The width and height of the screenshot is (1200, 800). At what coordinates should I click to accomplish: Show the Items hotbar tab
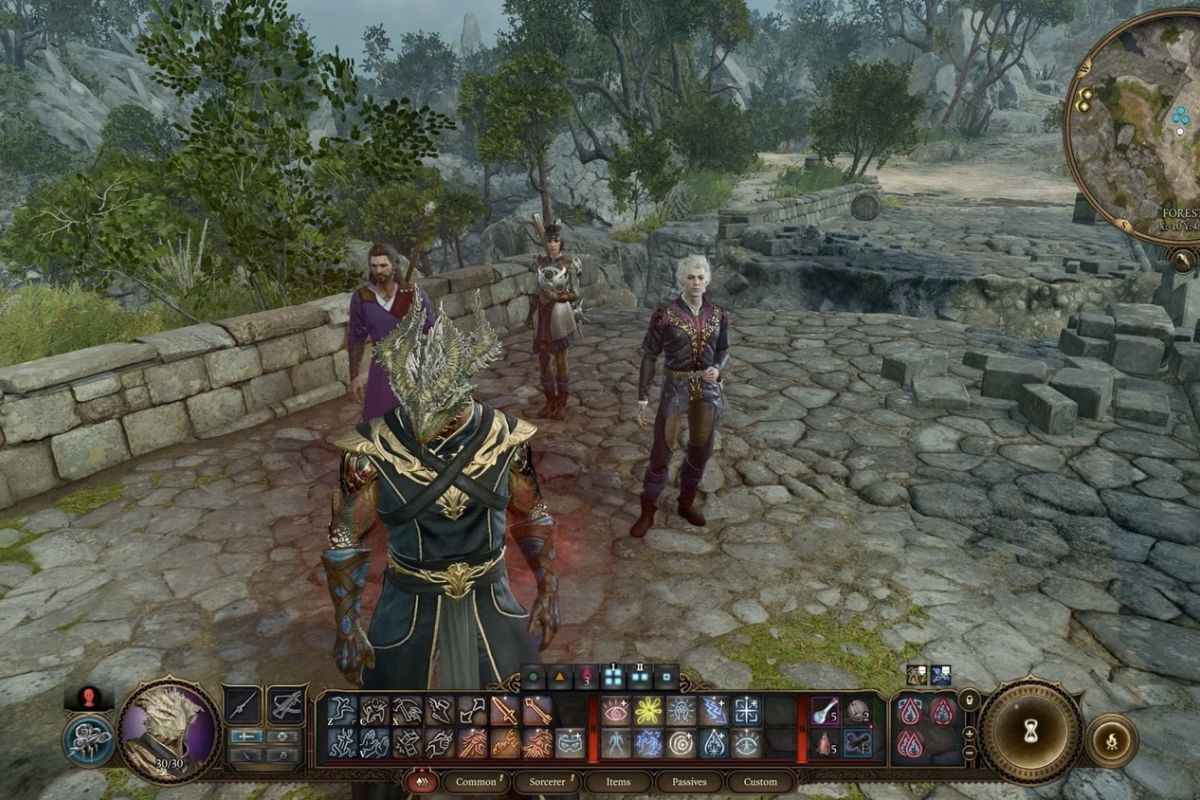[619, 781]
